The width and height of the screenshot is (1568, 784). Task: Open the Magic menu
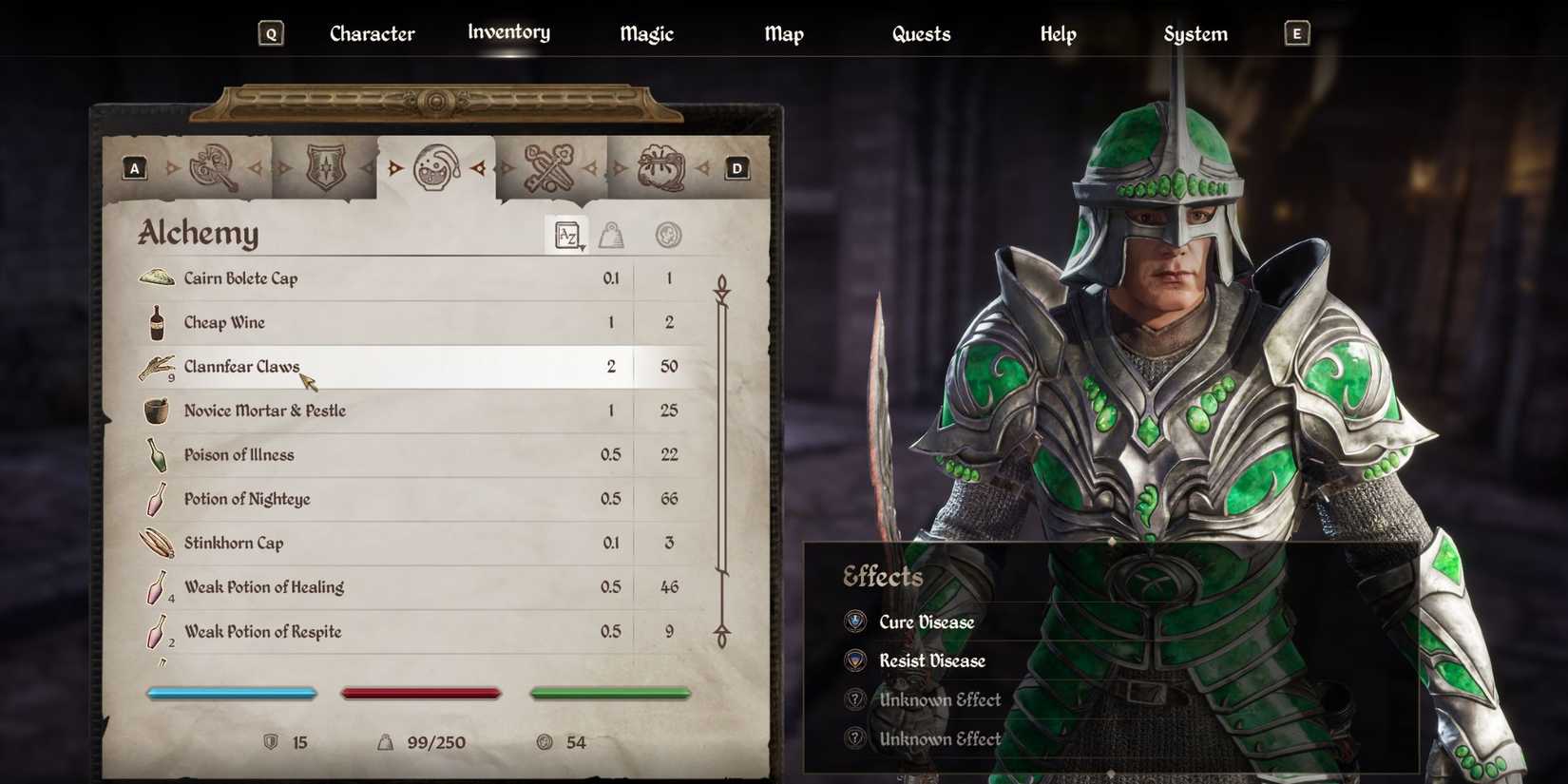[645, 33]
